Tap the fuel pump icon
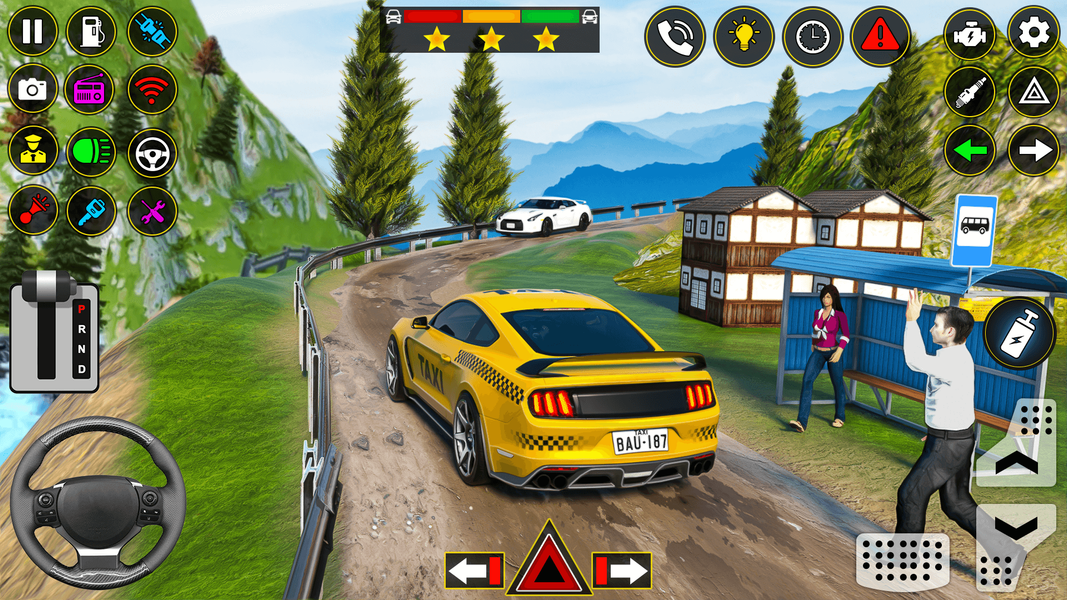This screenshot has width=1067, height=600. click(x=91, y=31)
